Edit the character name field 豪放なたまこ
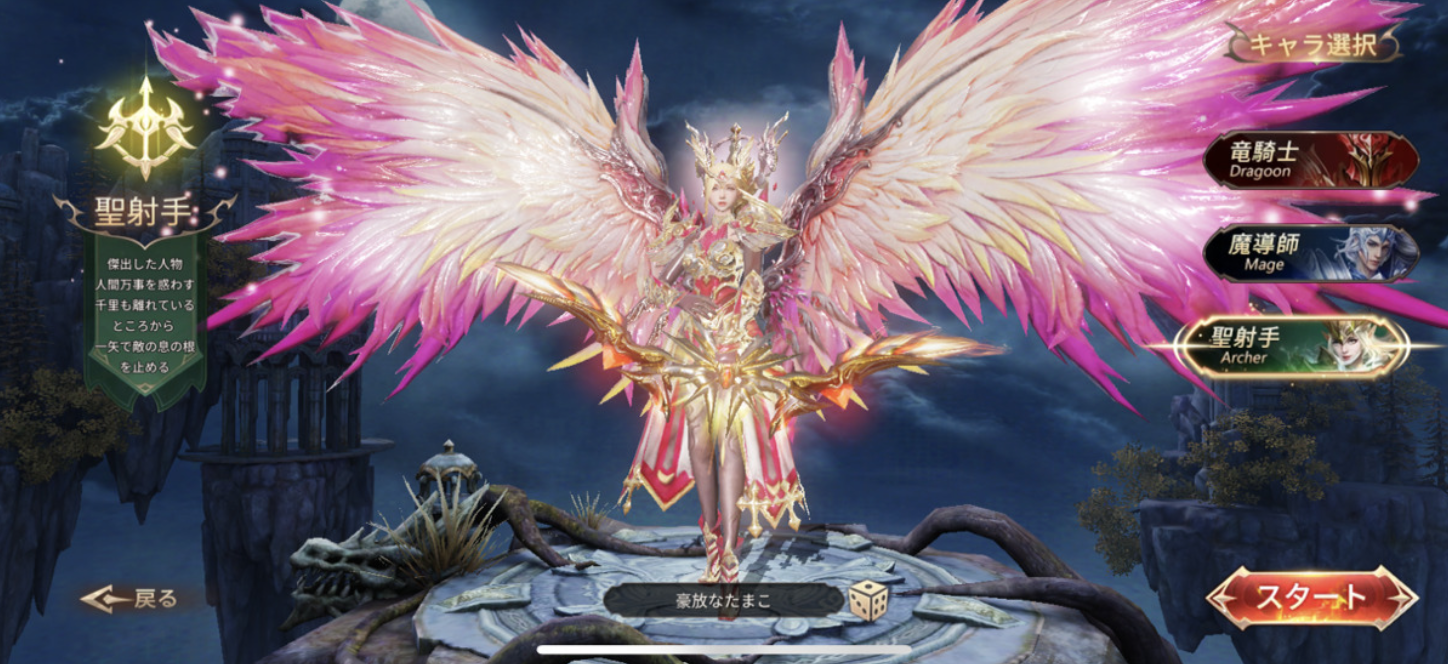 point(723,601)
